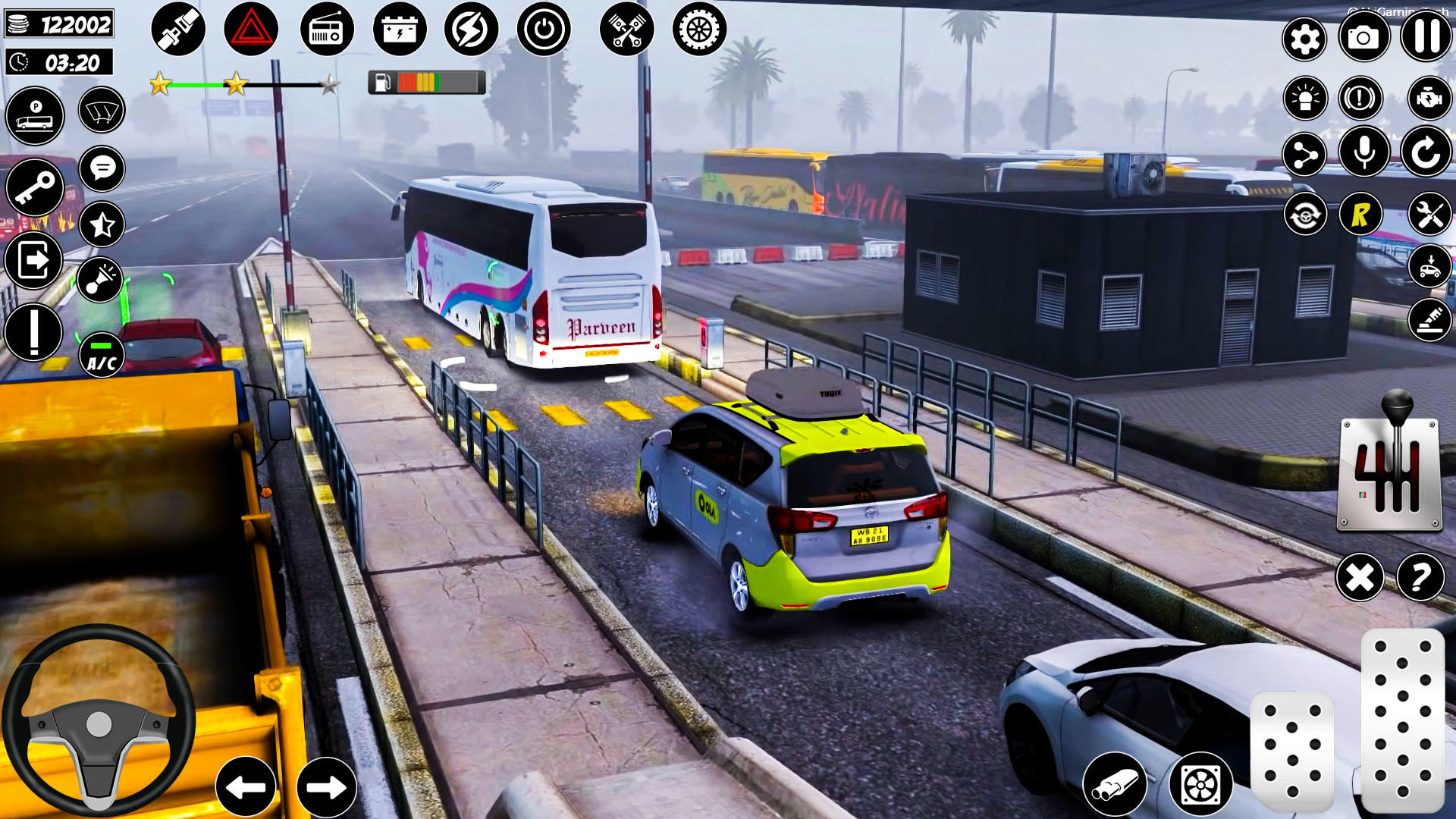Open the pause menu
1456x819 pixels.
tap(1424, 34)
